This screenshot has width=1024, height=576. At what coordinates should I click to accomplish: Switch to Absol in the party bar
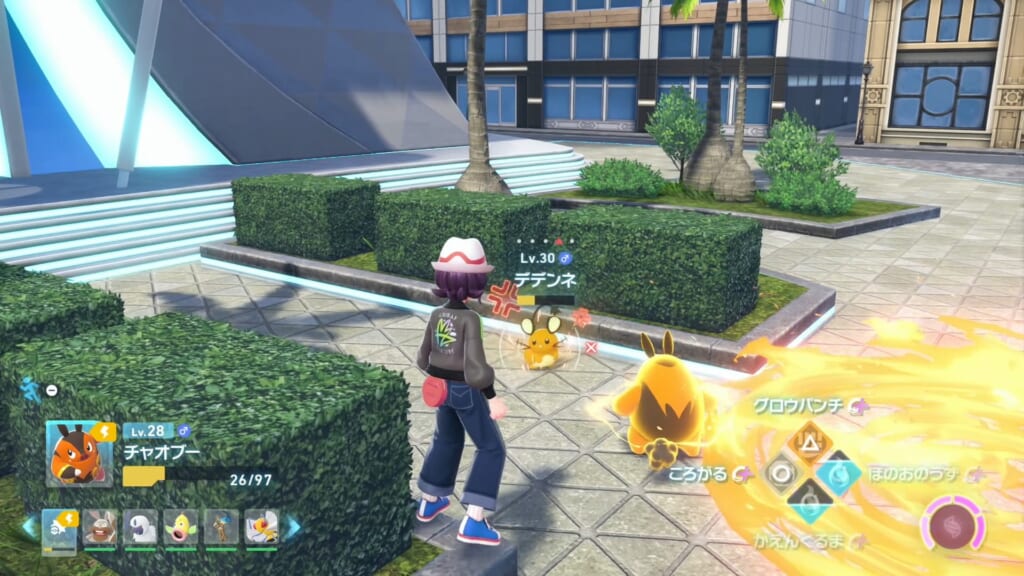(x=140, y=527)
